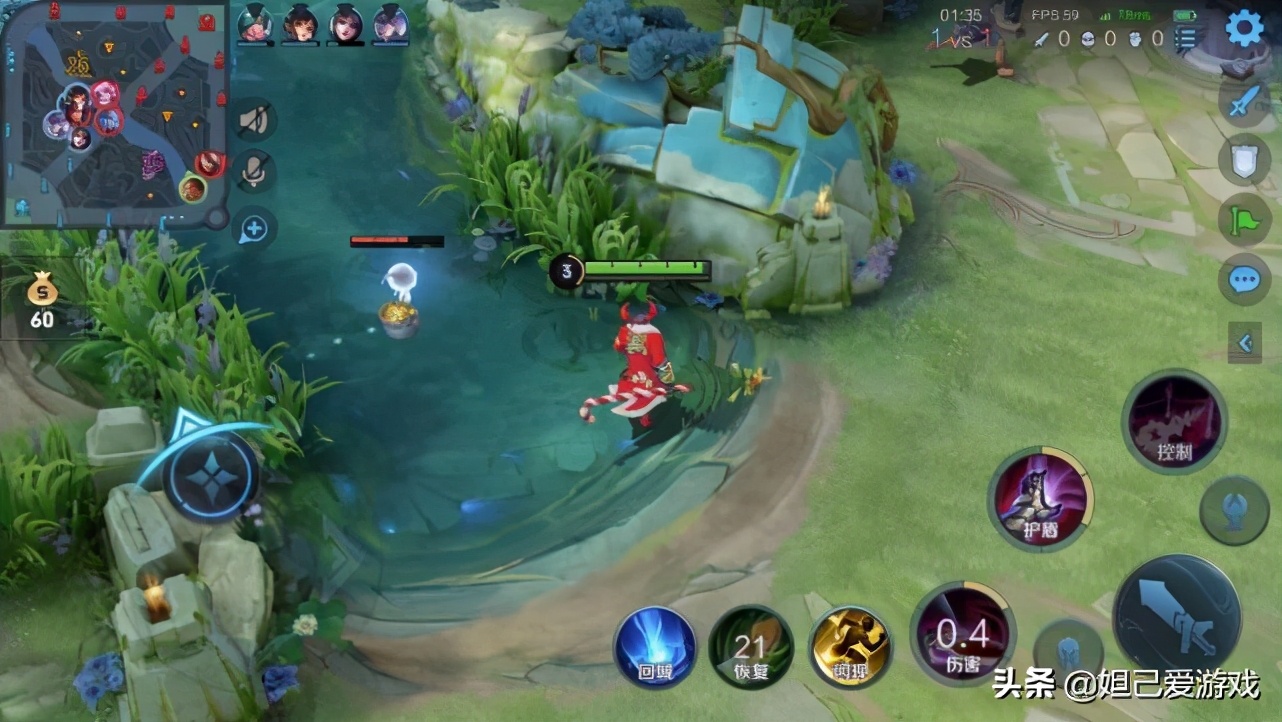Viewport: 1282px width, 722px height.
Task: Open the gold shop money bag
Action: tap(42, 299)
